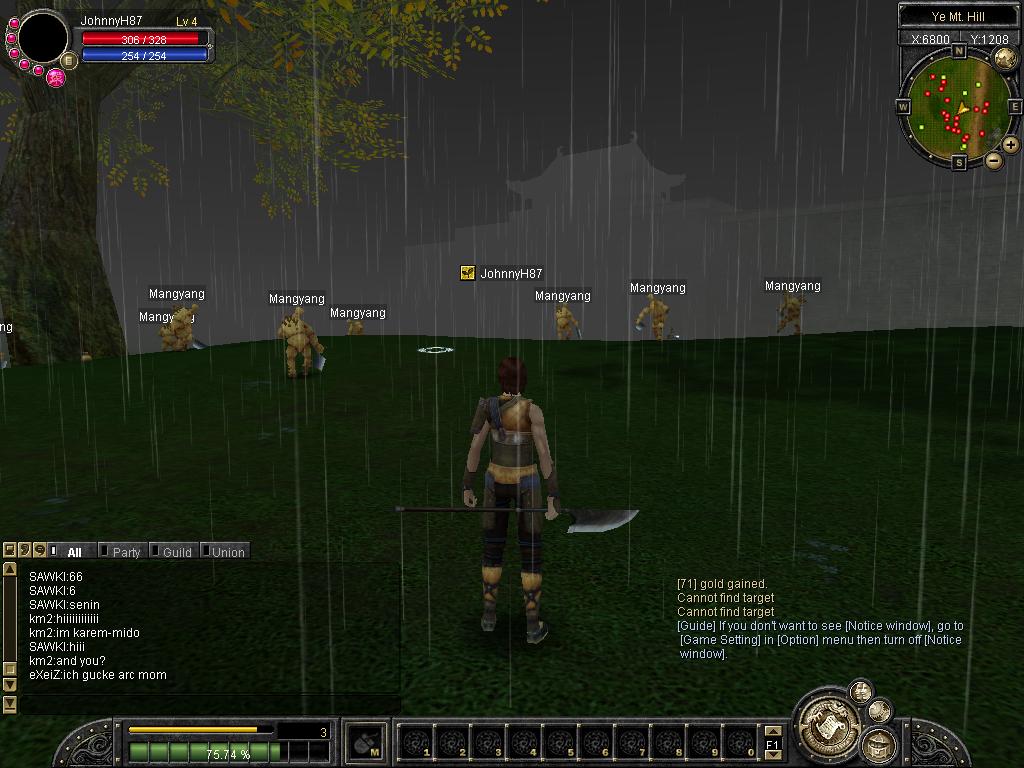
Task: Toggle the mouse mode button marked M
Action: pyautogui.click(x=366, y=742)
